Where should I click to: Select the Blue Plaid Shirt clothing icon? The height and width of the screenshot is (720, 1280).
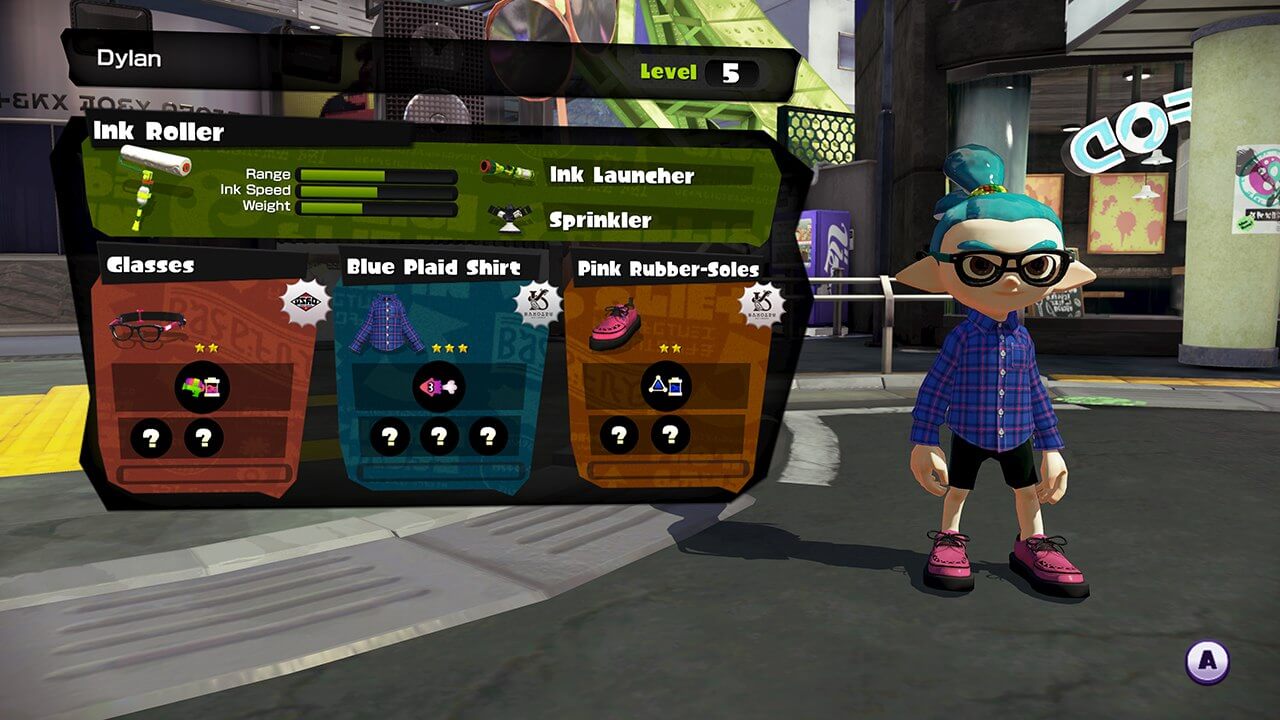[x=386, y=325]
